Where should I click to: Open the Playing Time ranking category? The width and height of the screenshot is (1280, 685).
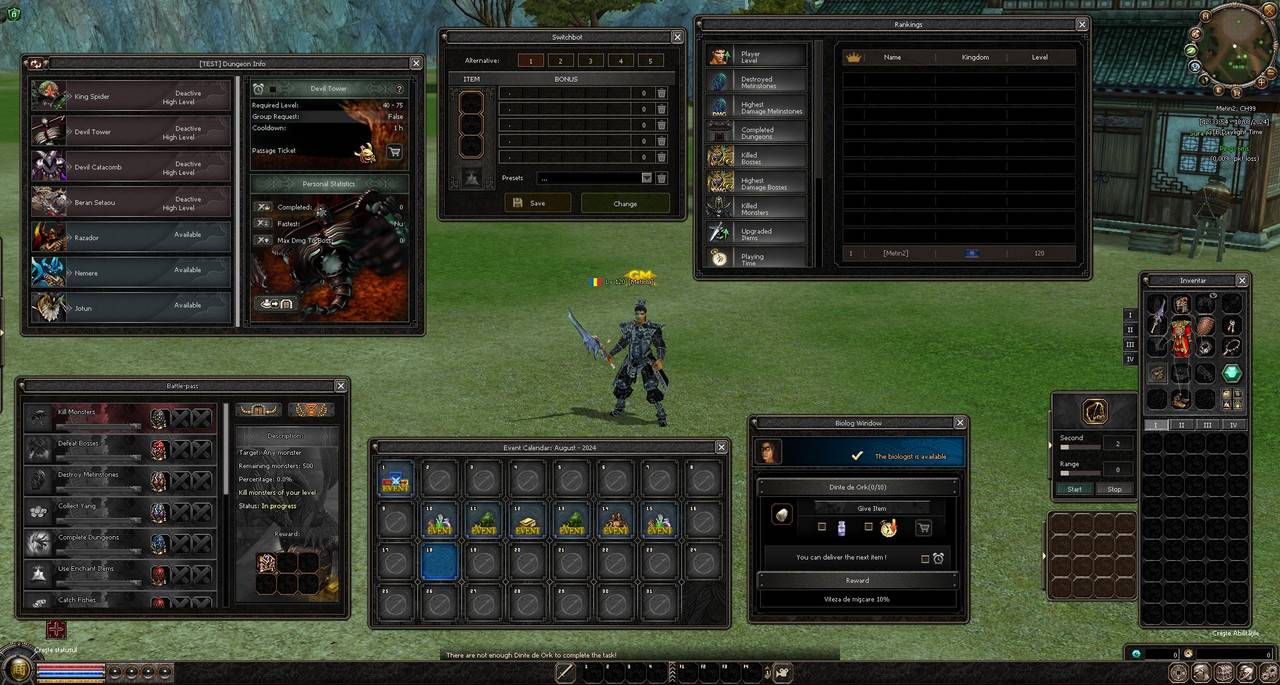[757, 258]
